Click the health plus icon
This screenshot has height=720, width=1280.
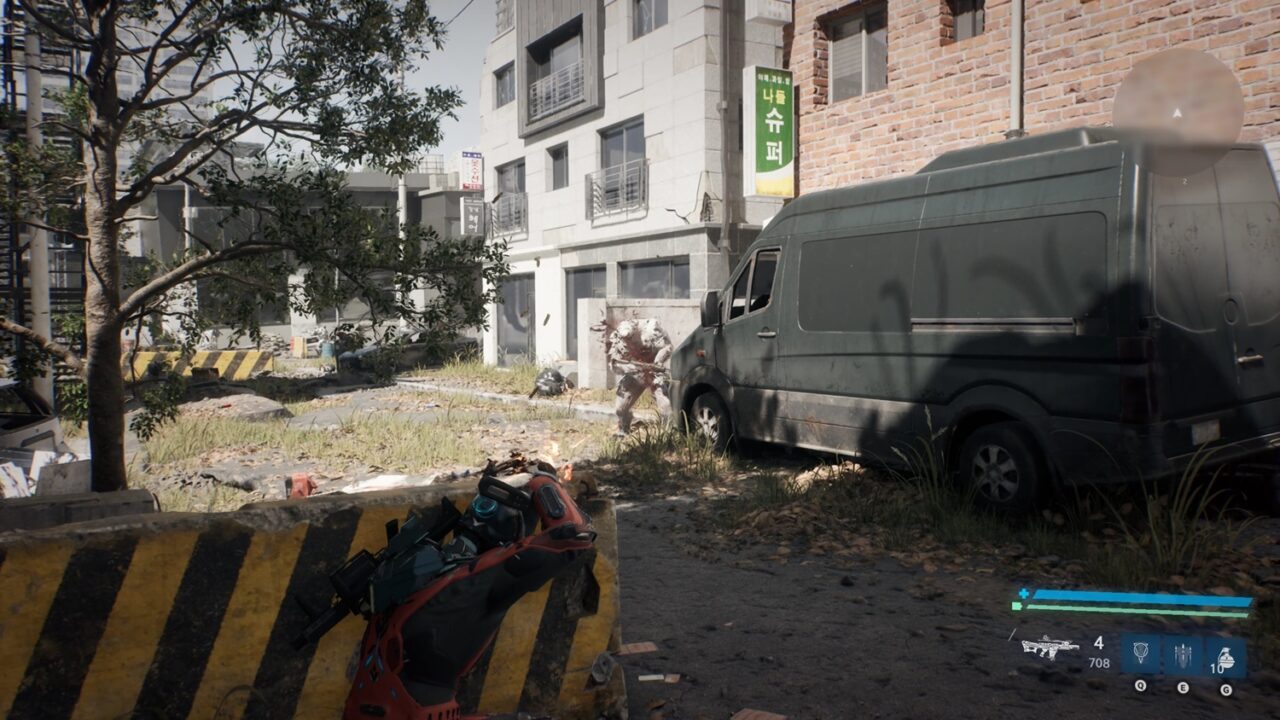point(1023,592)
